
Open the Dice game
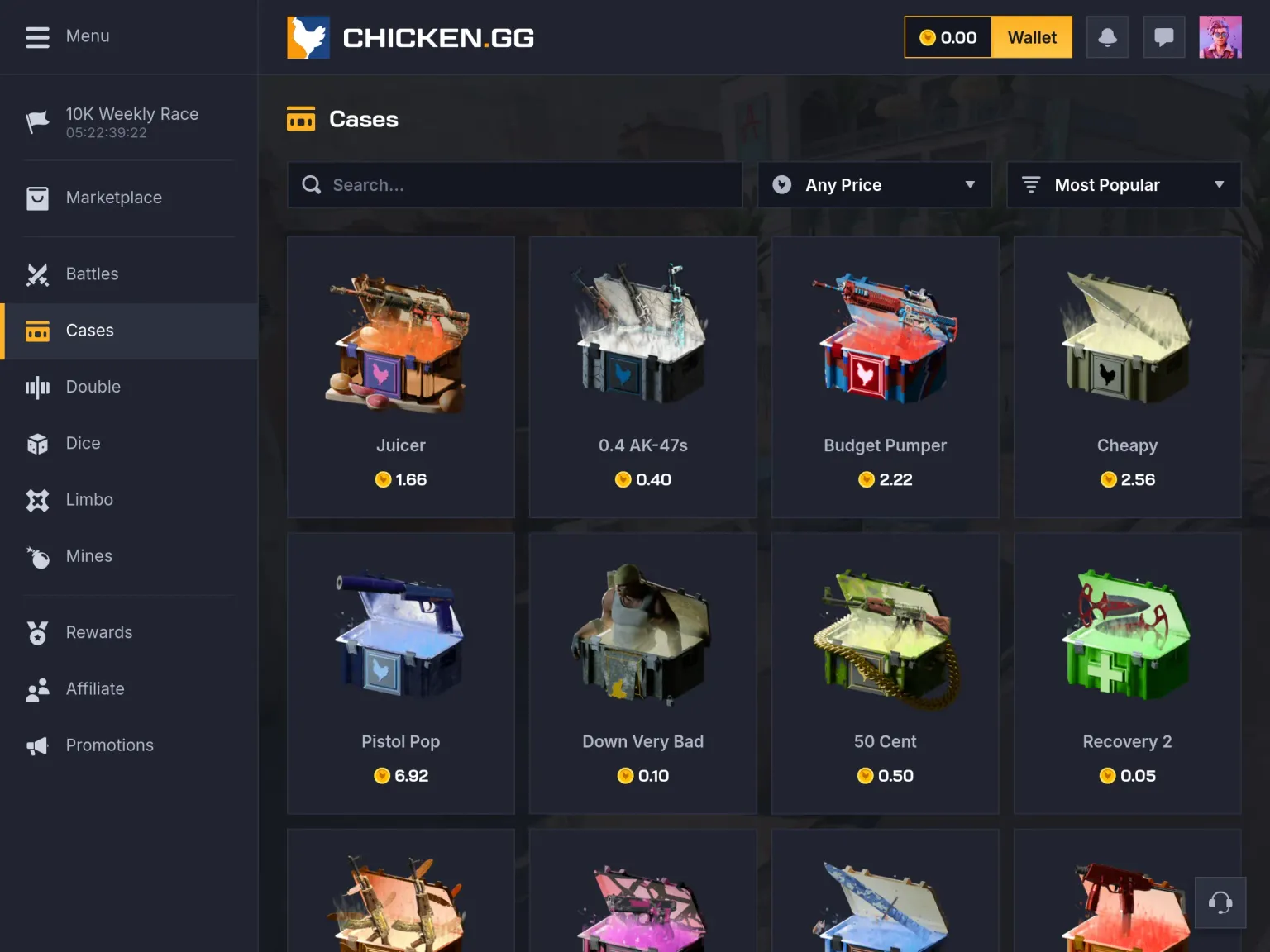pos(83,444)
